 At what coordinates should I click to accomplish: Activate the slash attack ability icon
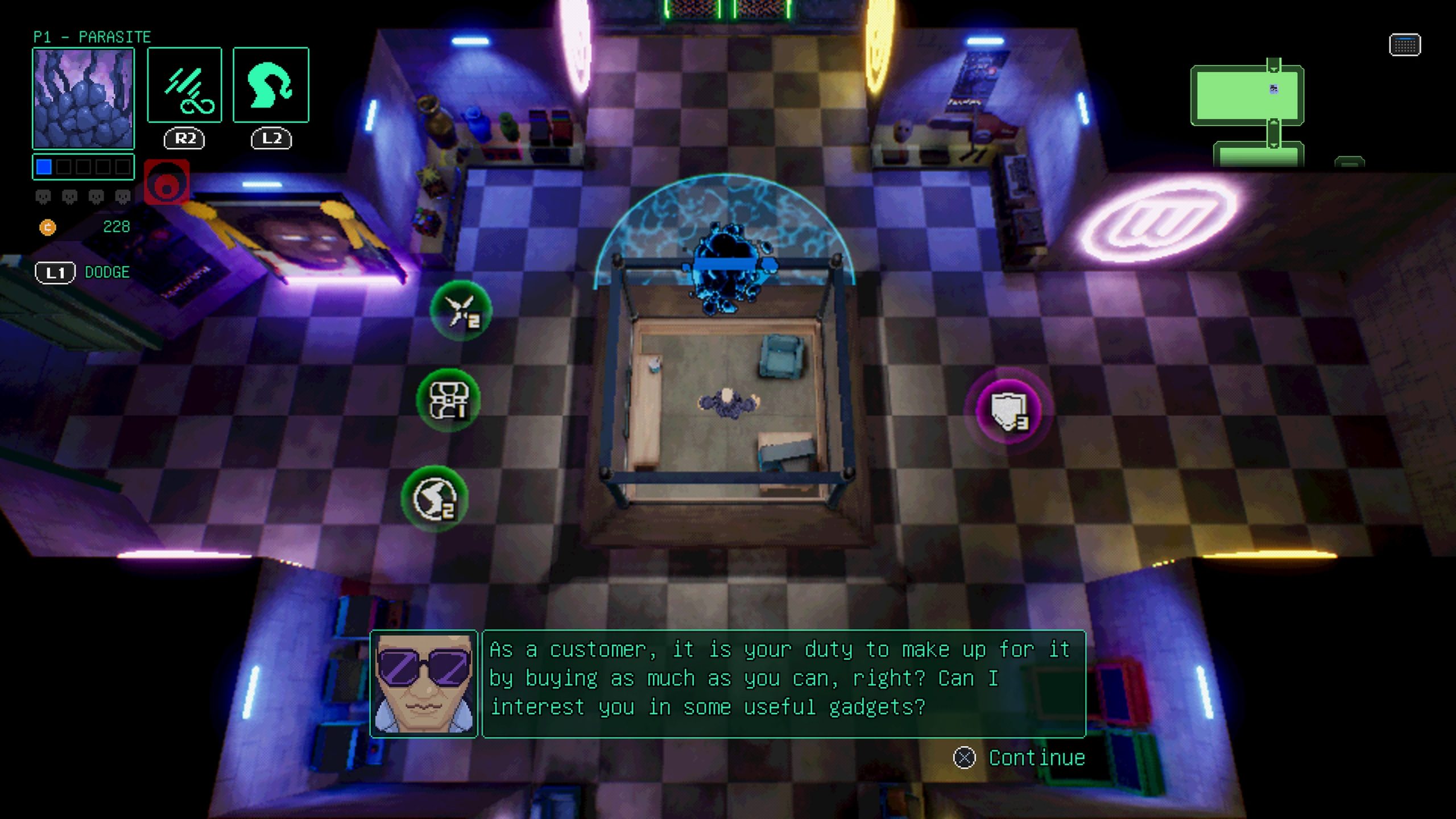click(185, 85)
